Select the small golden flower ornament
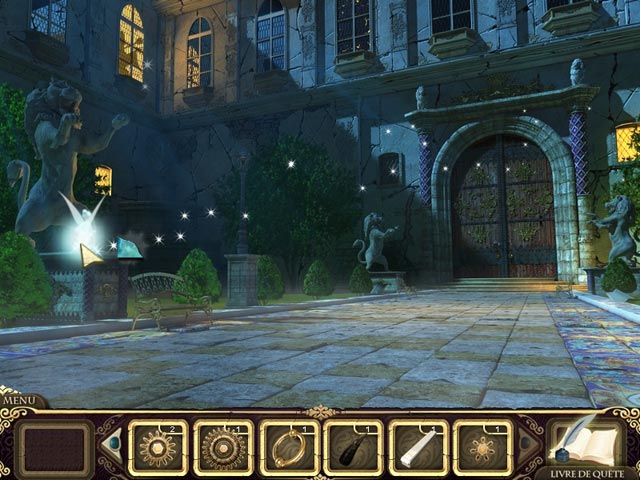This screenshot has width=640, height=480. pyautogui.click(x=482, y=447)
